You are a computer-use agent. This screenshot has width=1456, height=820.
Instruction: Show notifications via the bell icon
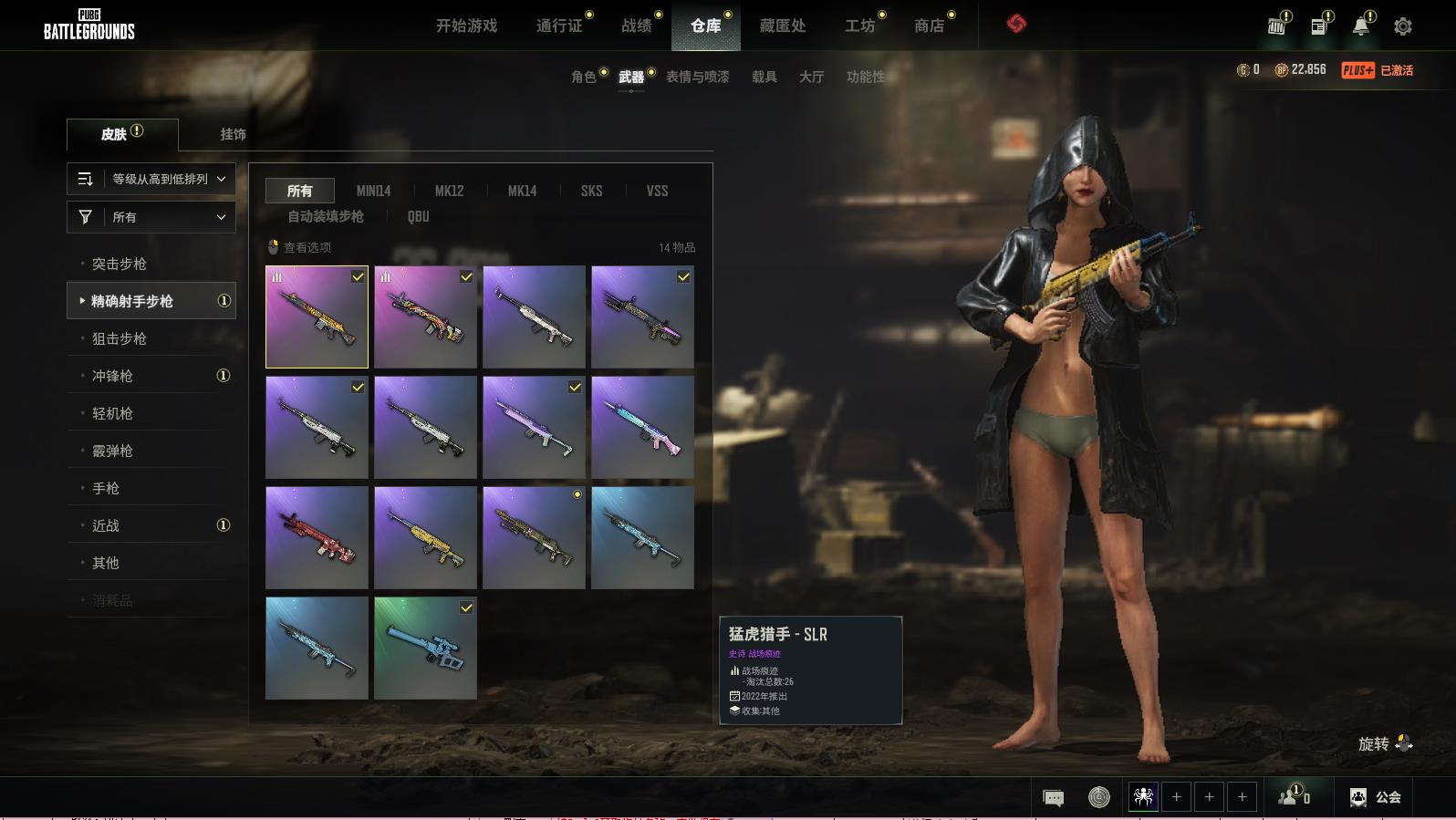tap(1360, 26)
